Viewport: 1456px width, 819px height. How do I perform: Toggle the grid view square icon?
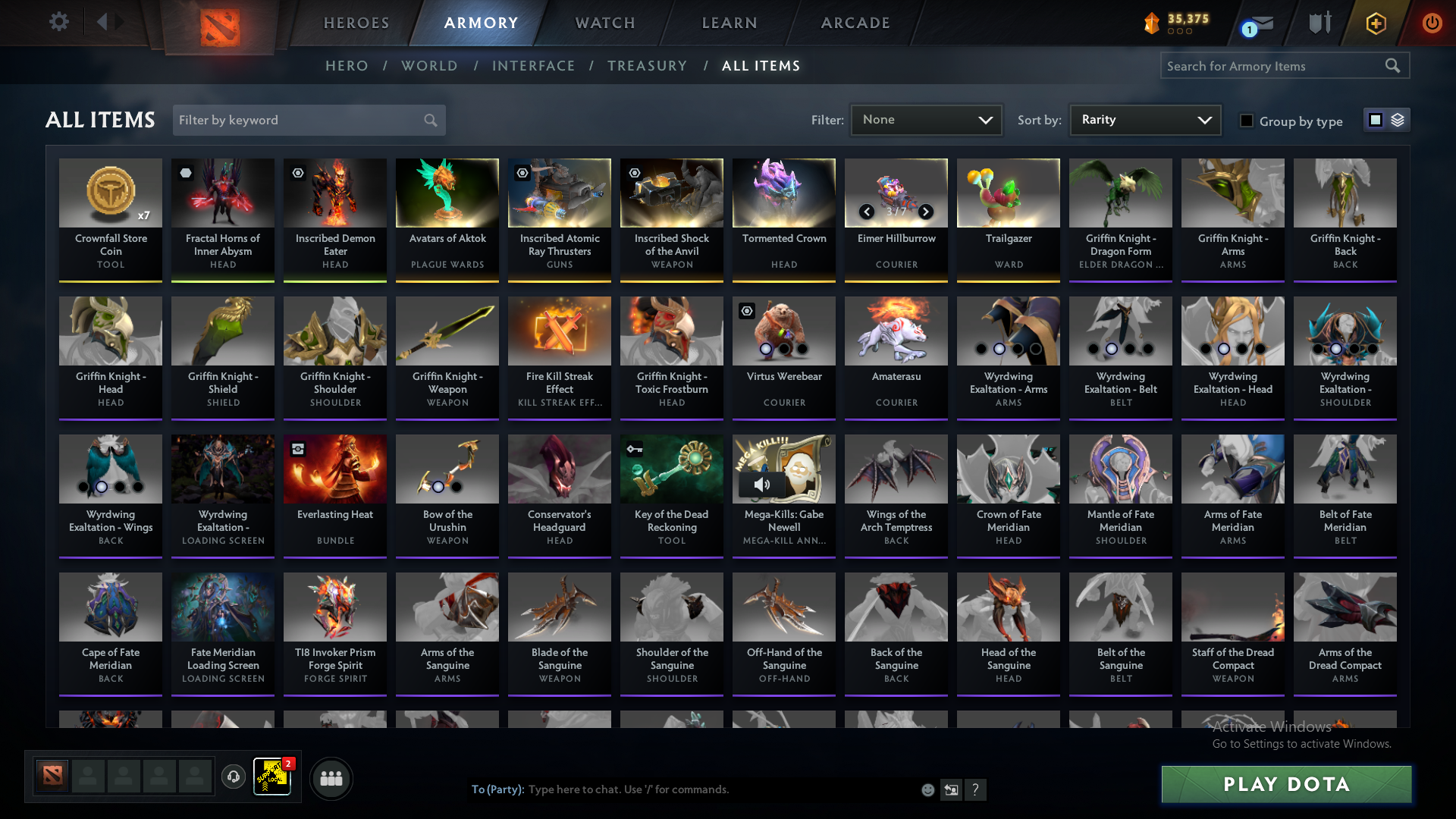tap(1376, 120)
